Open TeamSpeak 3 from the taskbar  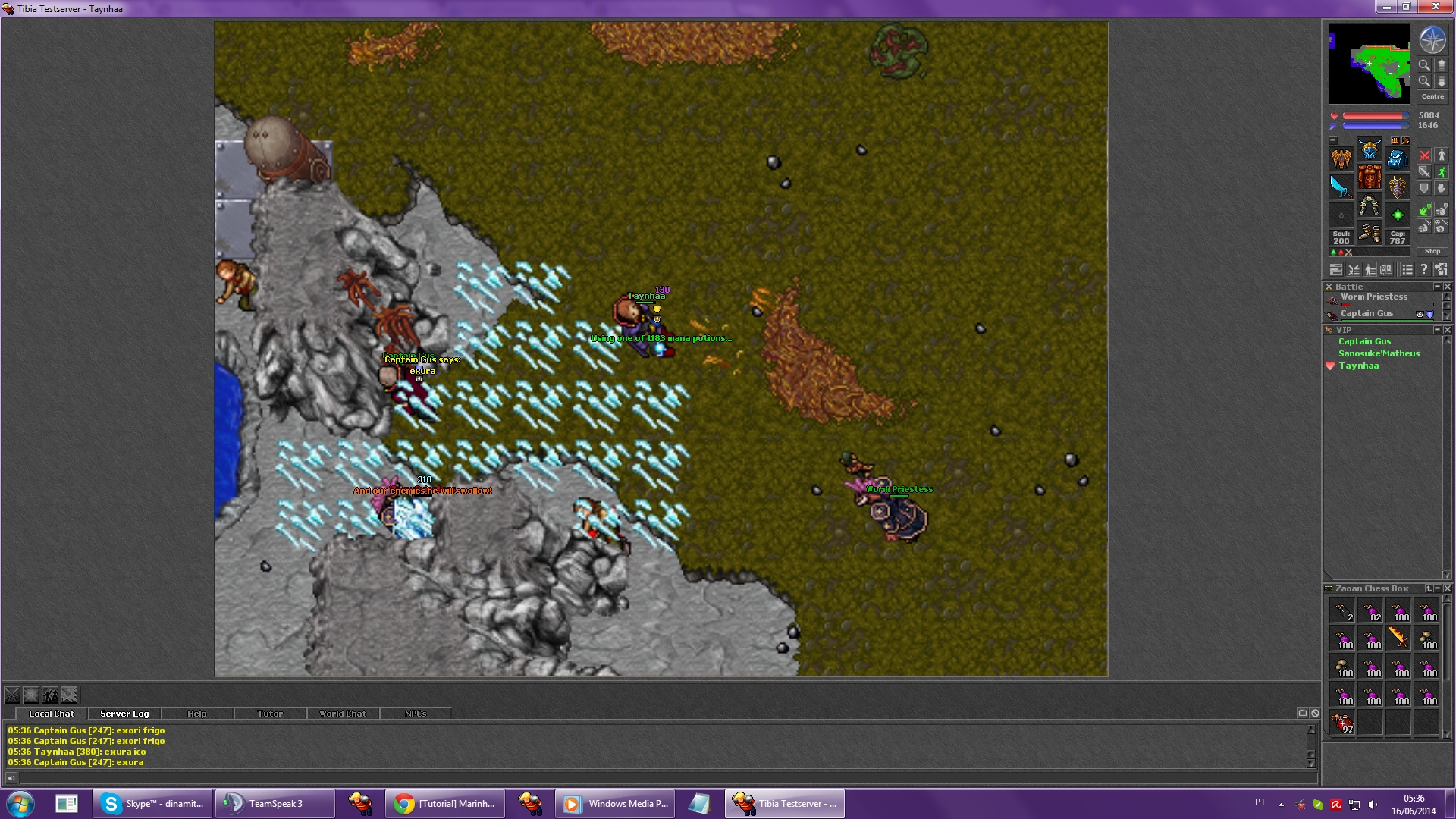tap(275, 804)
